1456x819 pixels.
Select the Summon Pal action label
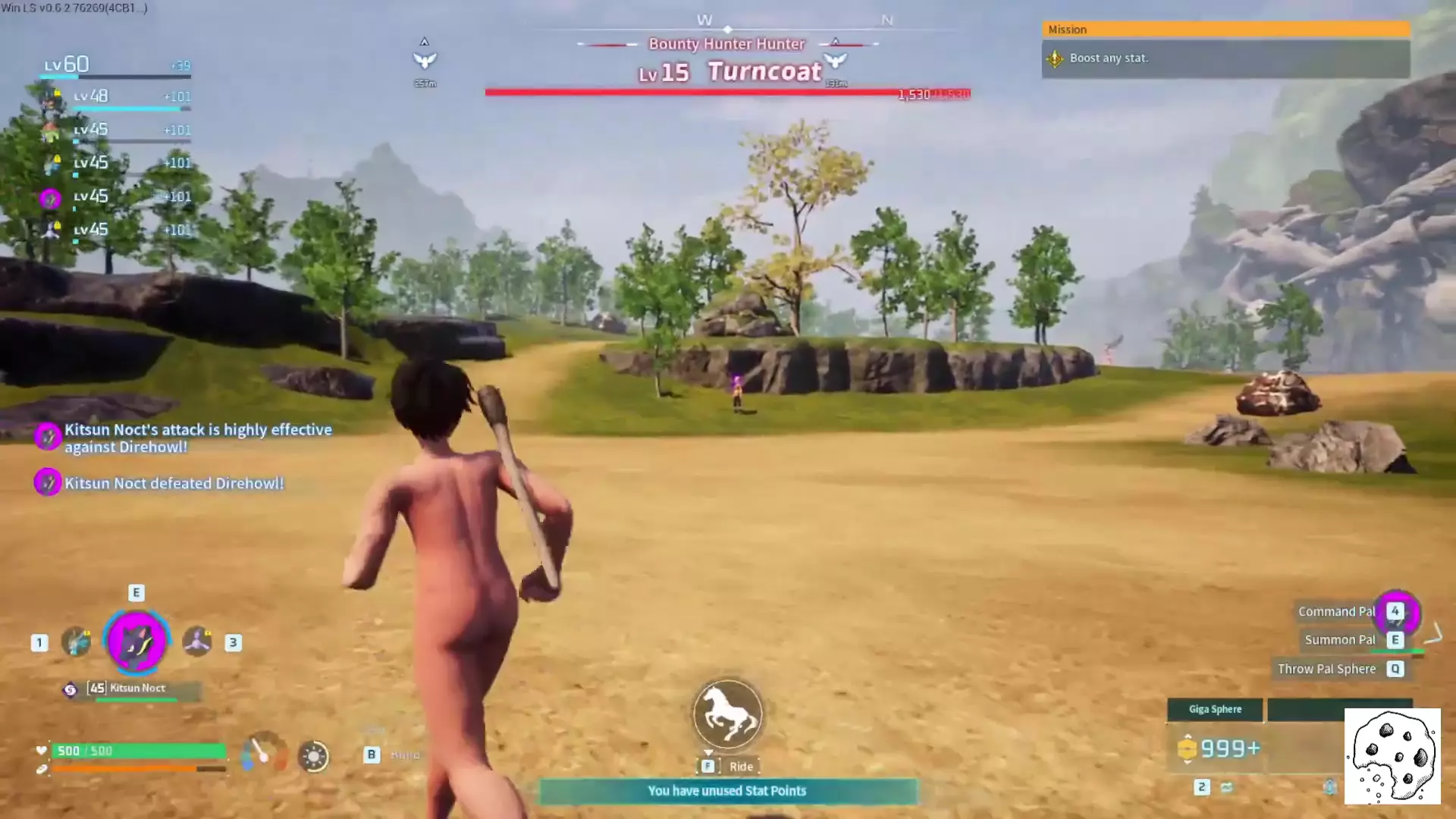pyautogui.click(x=1340, y=640)
